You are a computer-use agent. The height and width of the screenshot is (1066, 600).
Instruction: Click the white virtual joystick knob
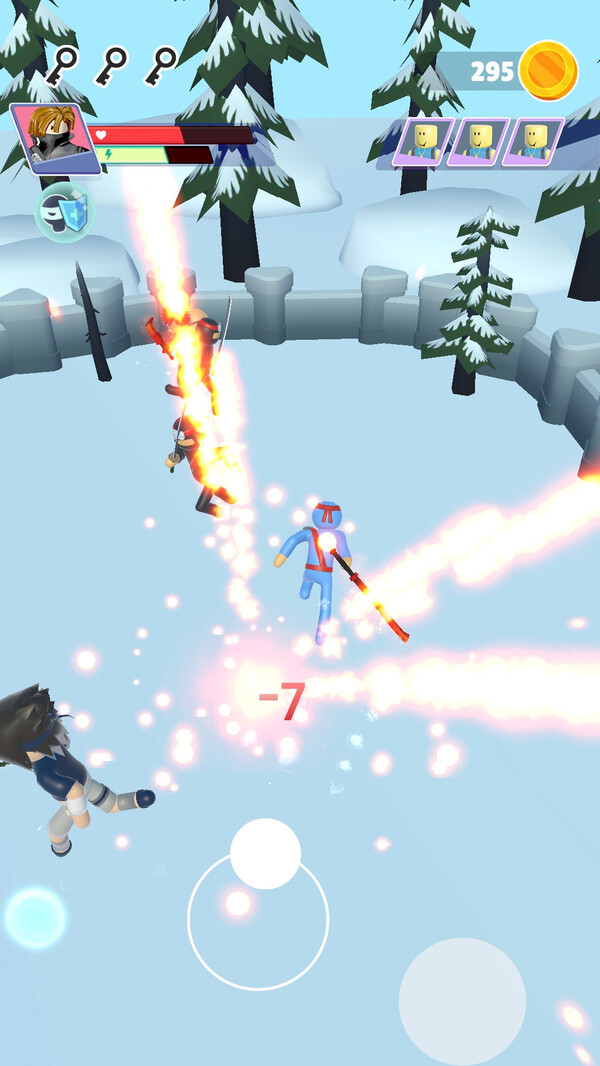265,854
